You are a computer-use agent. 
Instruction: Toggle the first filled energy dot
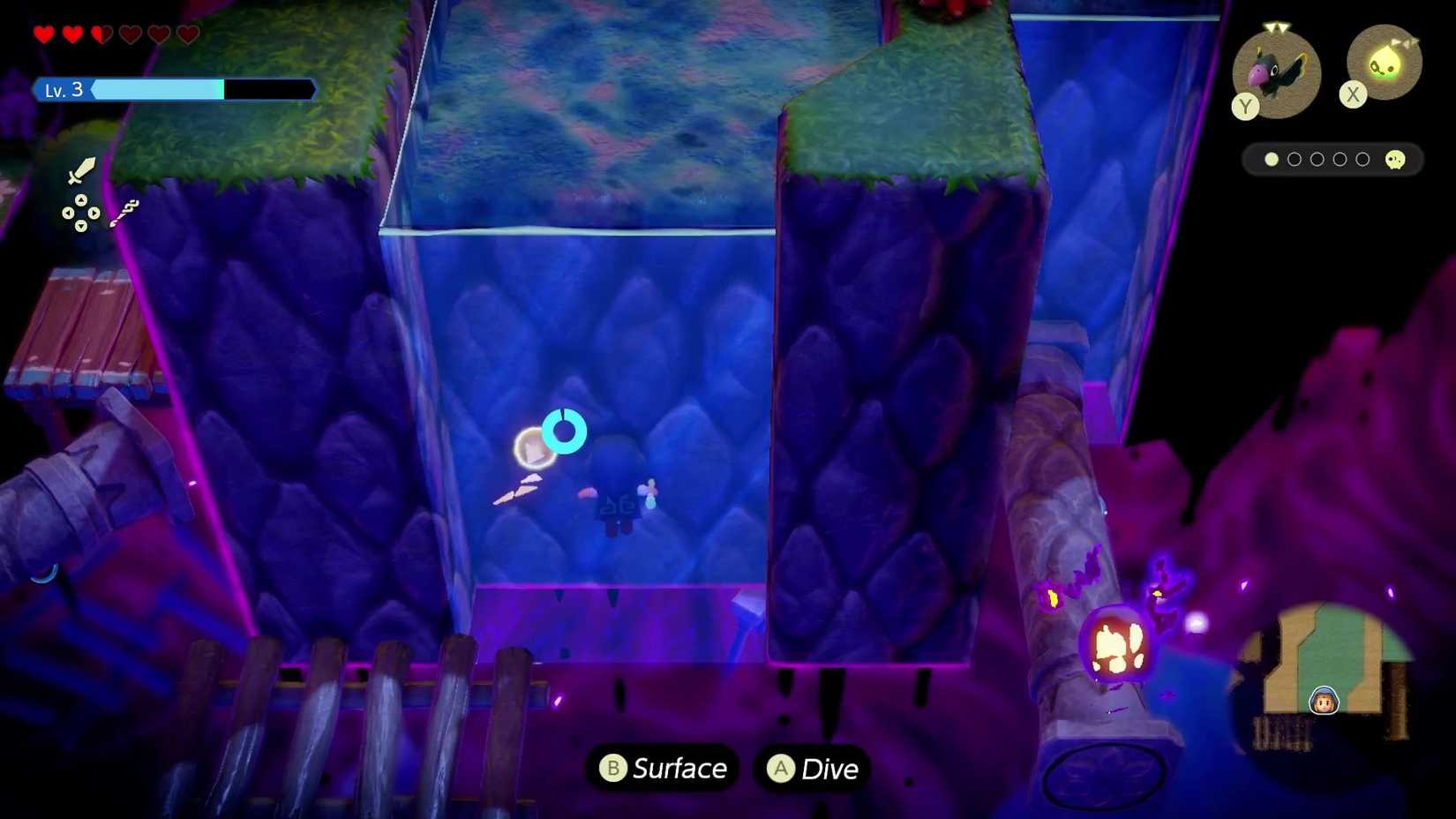(x=1272, y=160)
